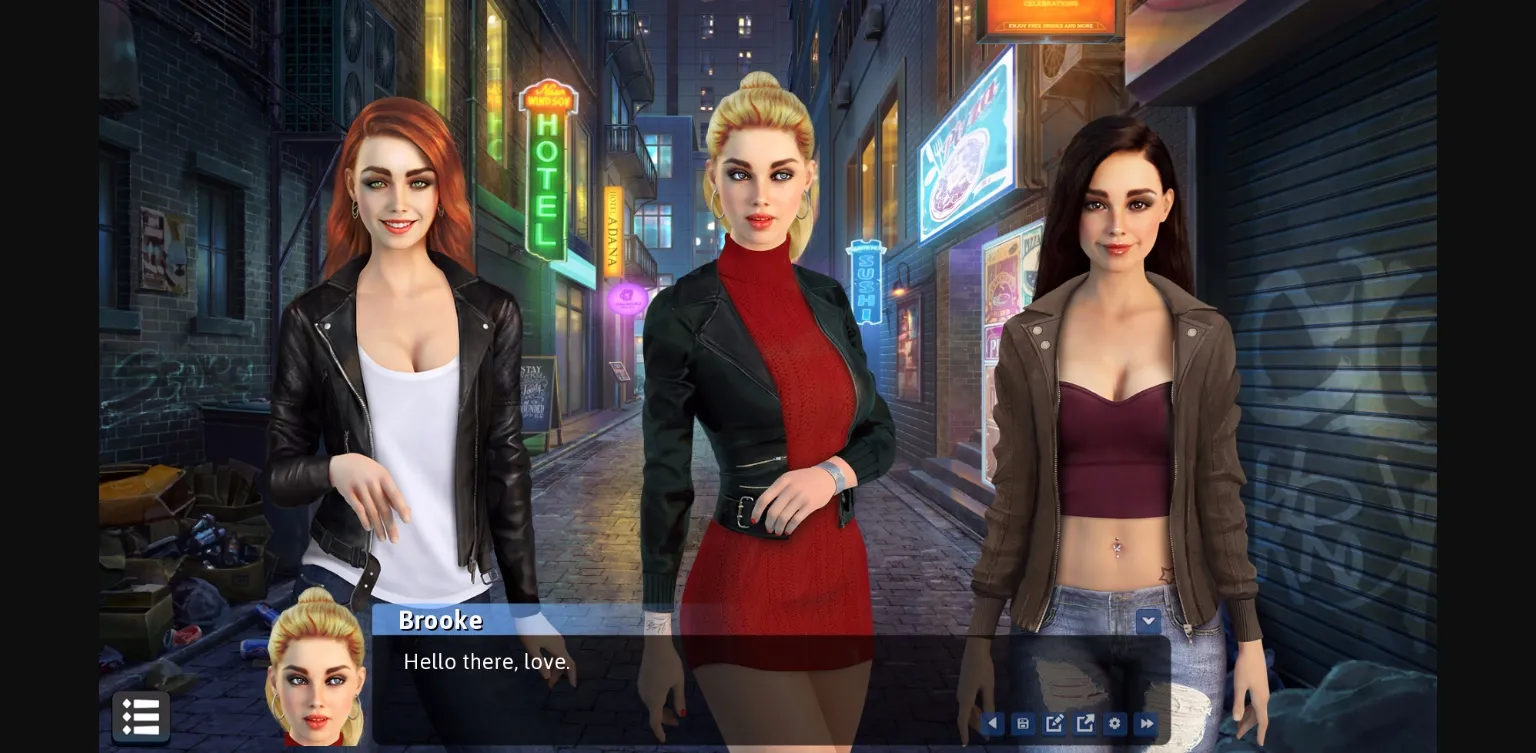This screenshot has height=753, width=1536.
Task: Open the settings gear icon
Action: 1114,723
